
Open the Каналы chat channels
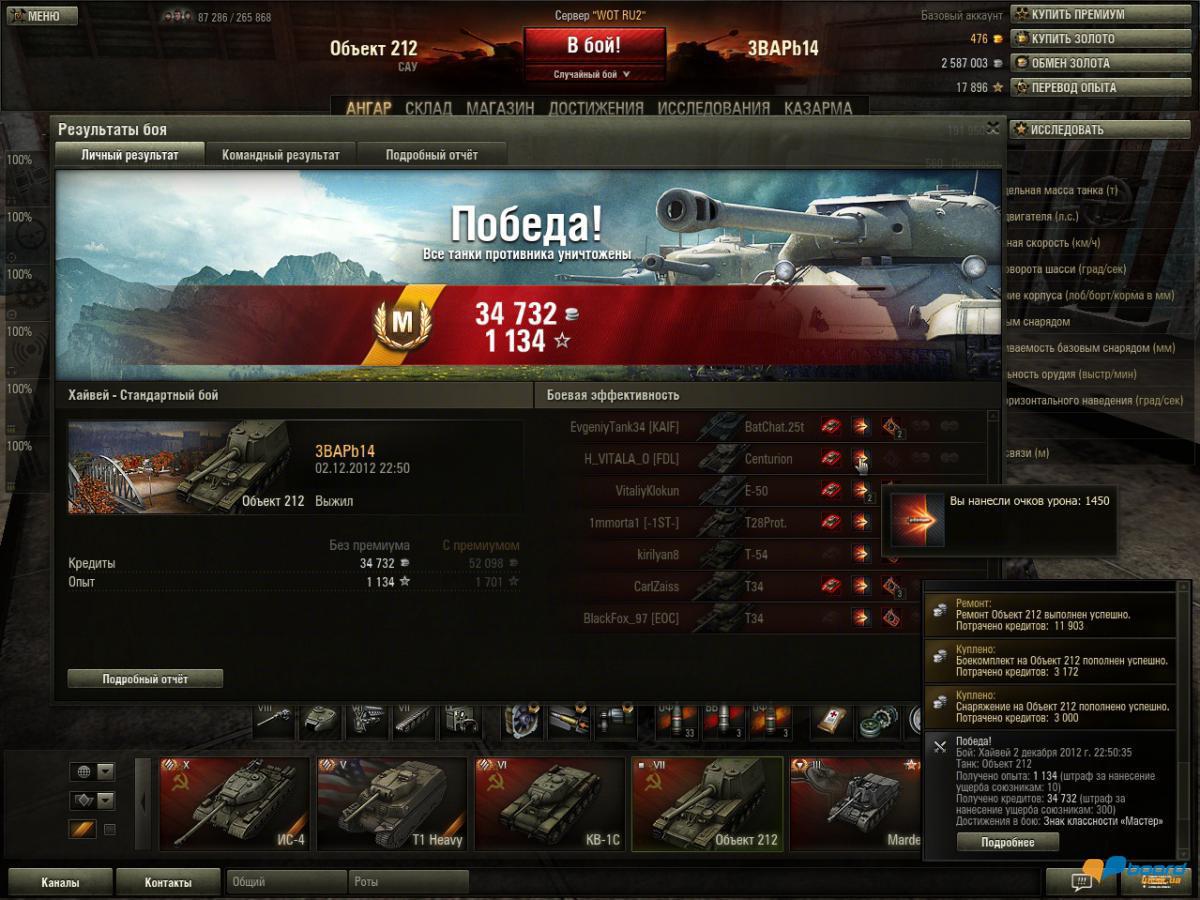click(60, 882)
